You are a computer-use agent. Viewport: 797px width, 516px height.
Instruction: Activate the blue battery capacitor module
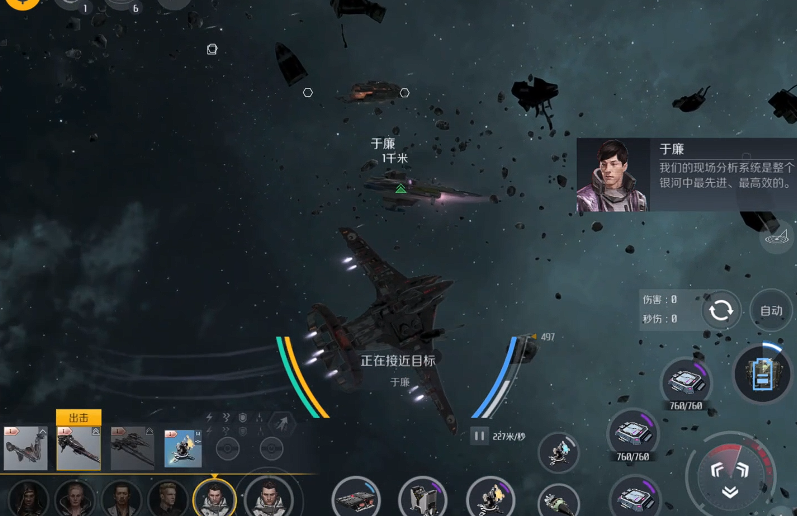762,374
